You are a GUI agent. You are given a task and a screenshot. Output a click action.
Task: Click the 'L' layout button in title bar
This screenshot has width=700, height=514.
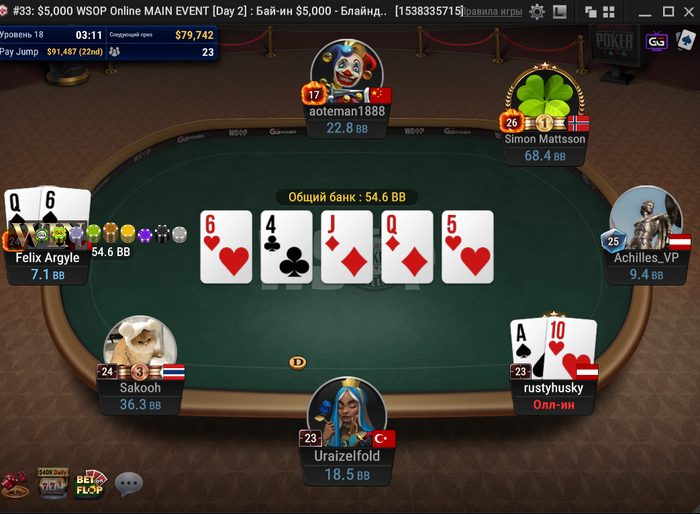point(561,11)
